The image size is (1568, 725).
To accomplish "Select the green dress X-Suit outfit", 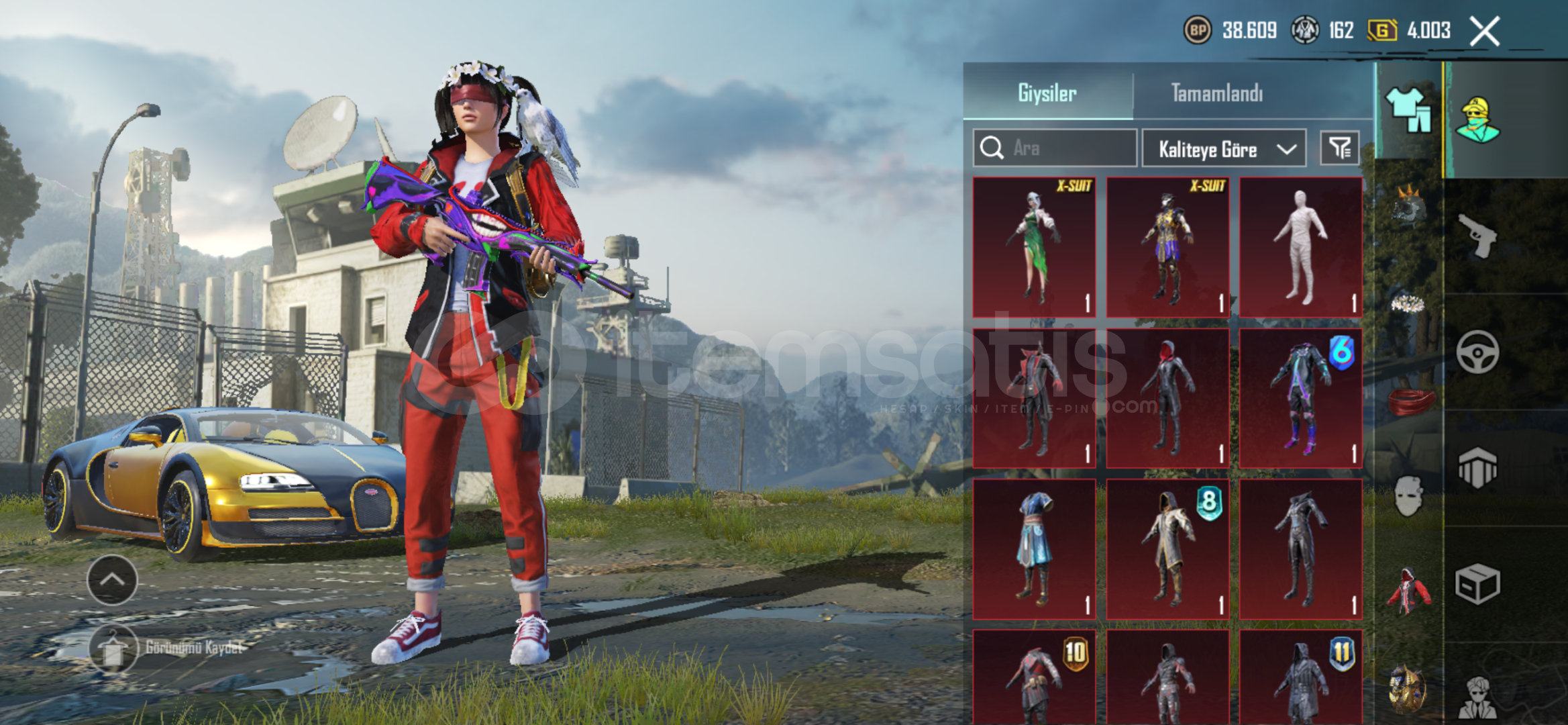I will [x=1034, y=247].
